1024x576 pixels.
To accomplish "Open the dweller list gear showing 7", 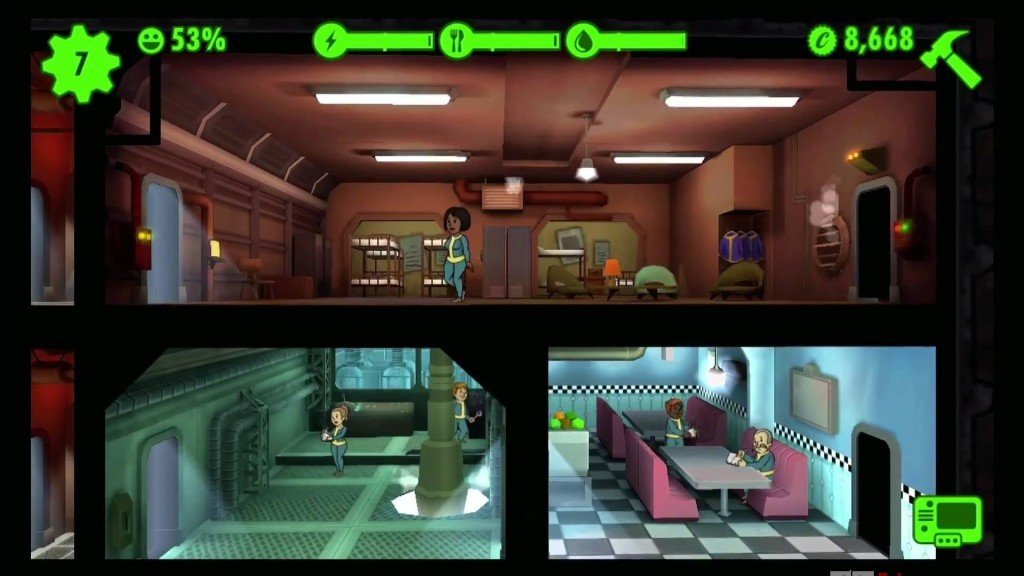I will point(80,63).
